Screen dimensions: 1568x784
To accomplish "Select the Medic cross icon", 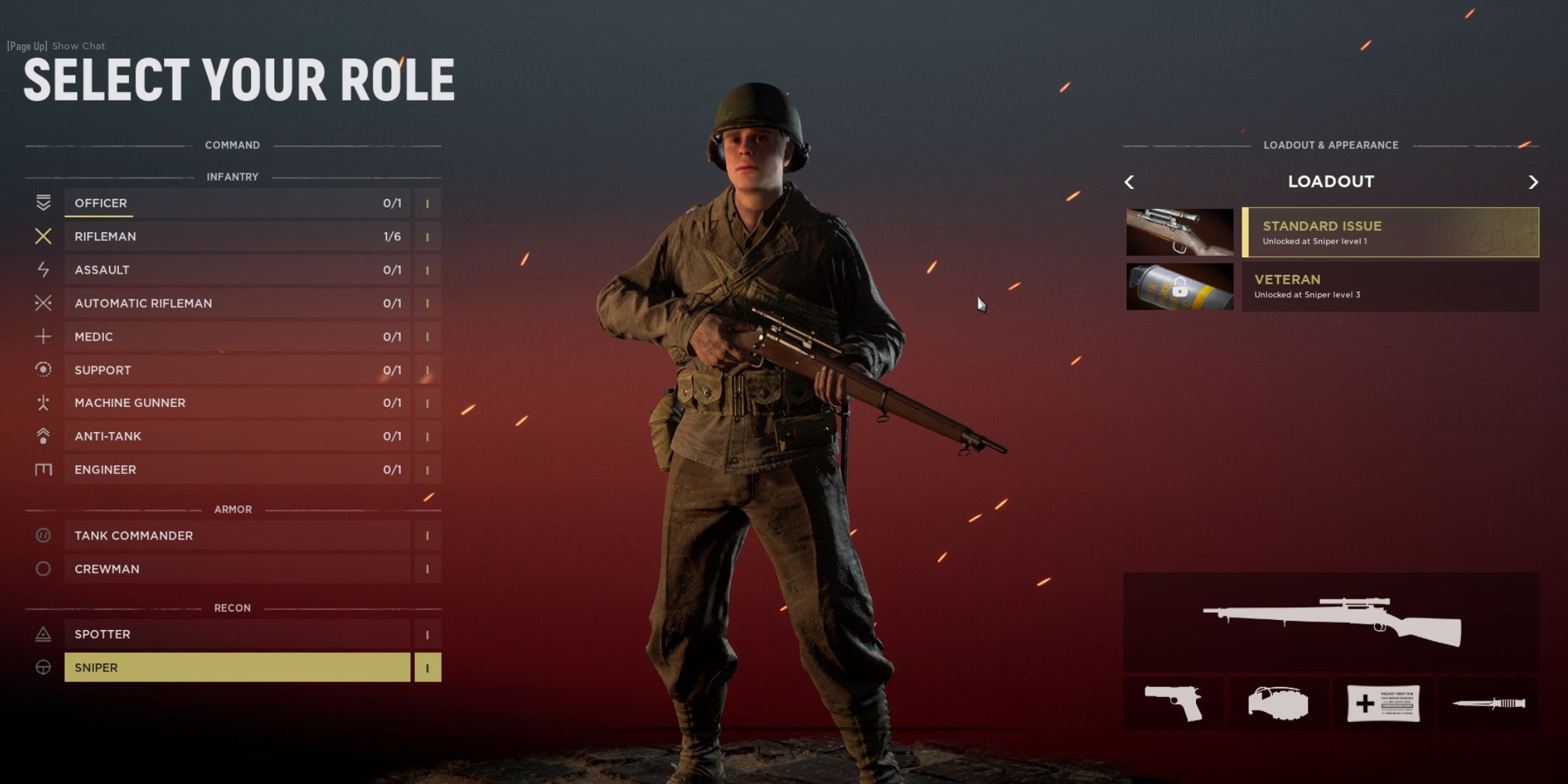I will 43,336.
